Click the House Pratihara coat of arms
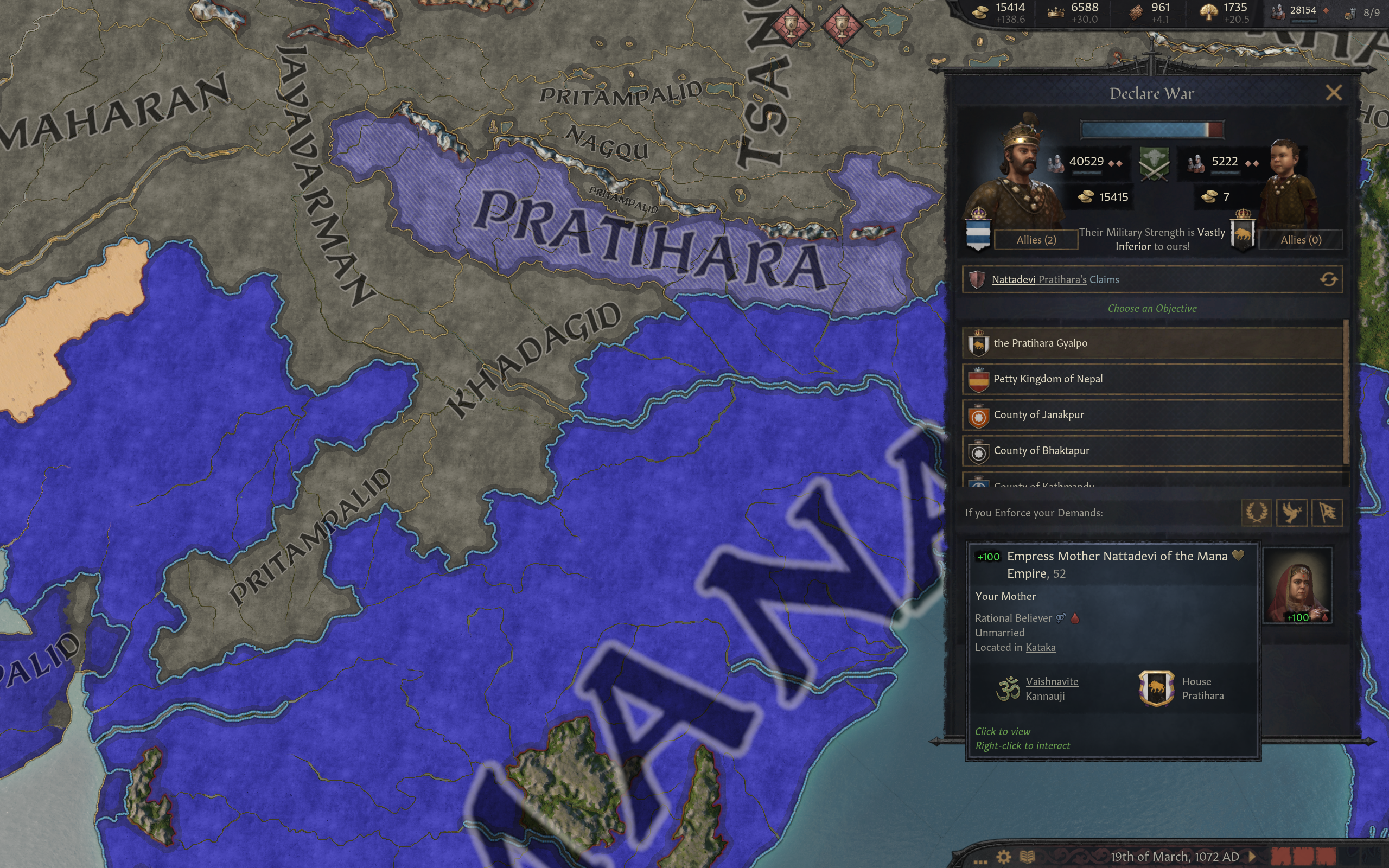Image resolution: width=1389 pixels, height=868 pixels. tap(1156, 688)
